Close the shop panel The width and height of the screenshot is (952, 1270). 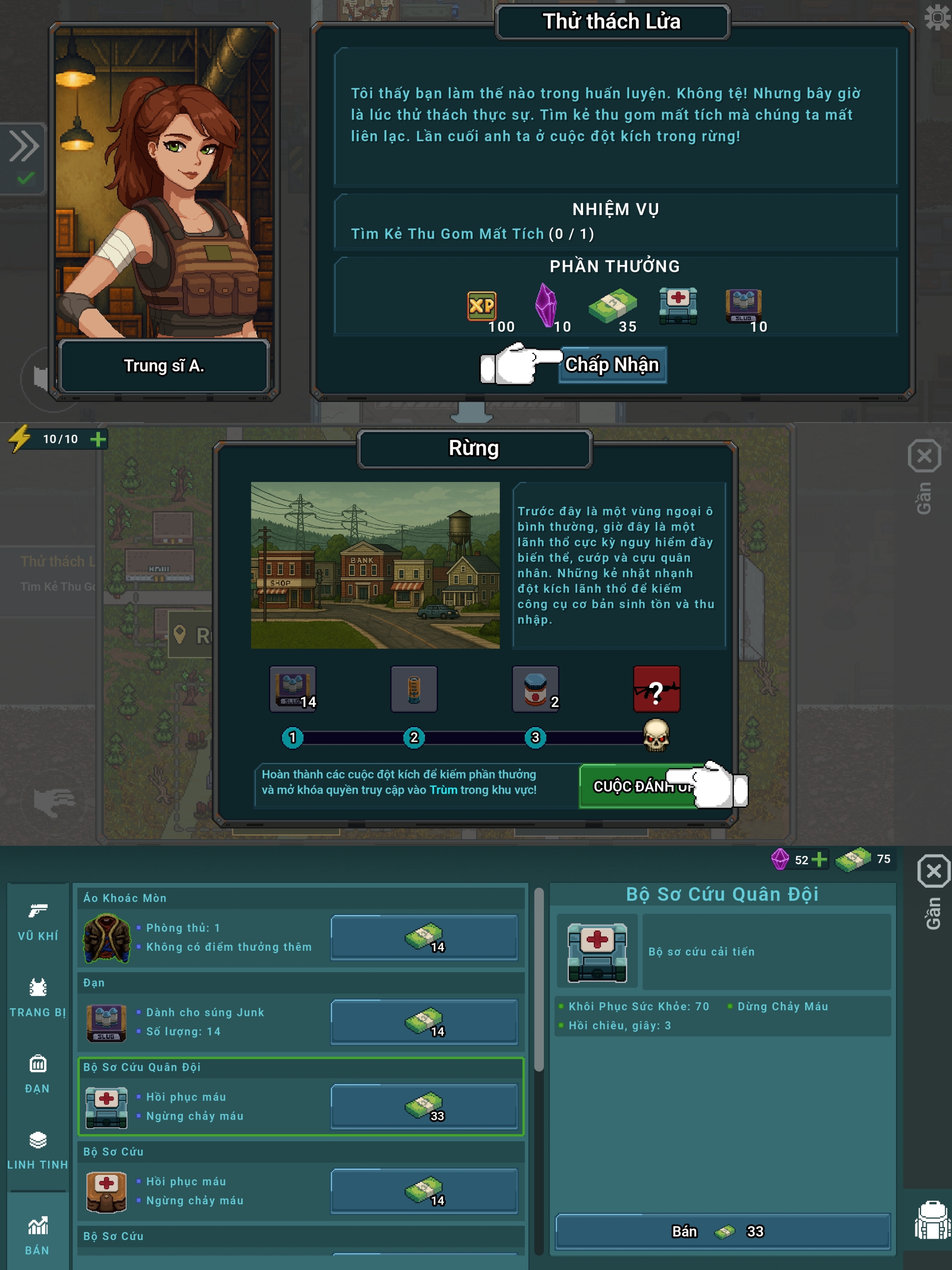pos(933,871)
